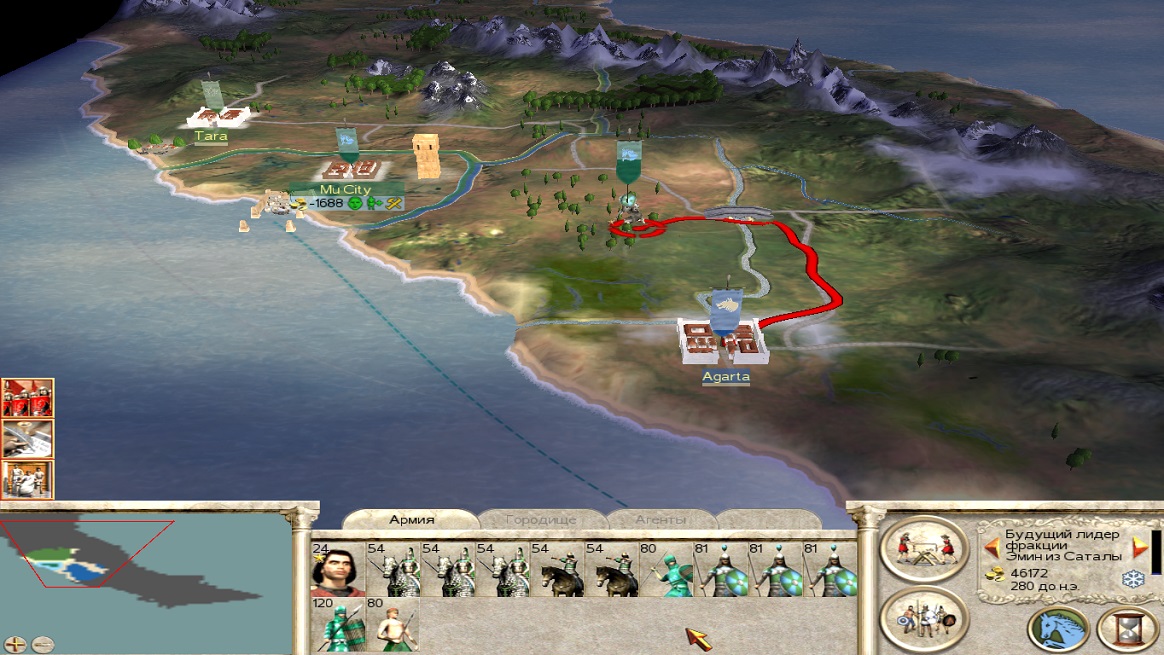Open the recruitment button showing soldiers

(x=923, y=617)
